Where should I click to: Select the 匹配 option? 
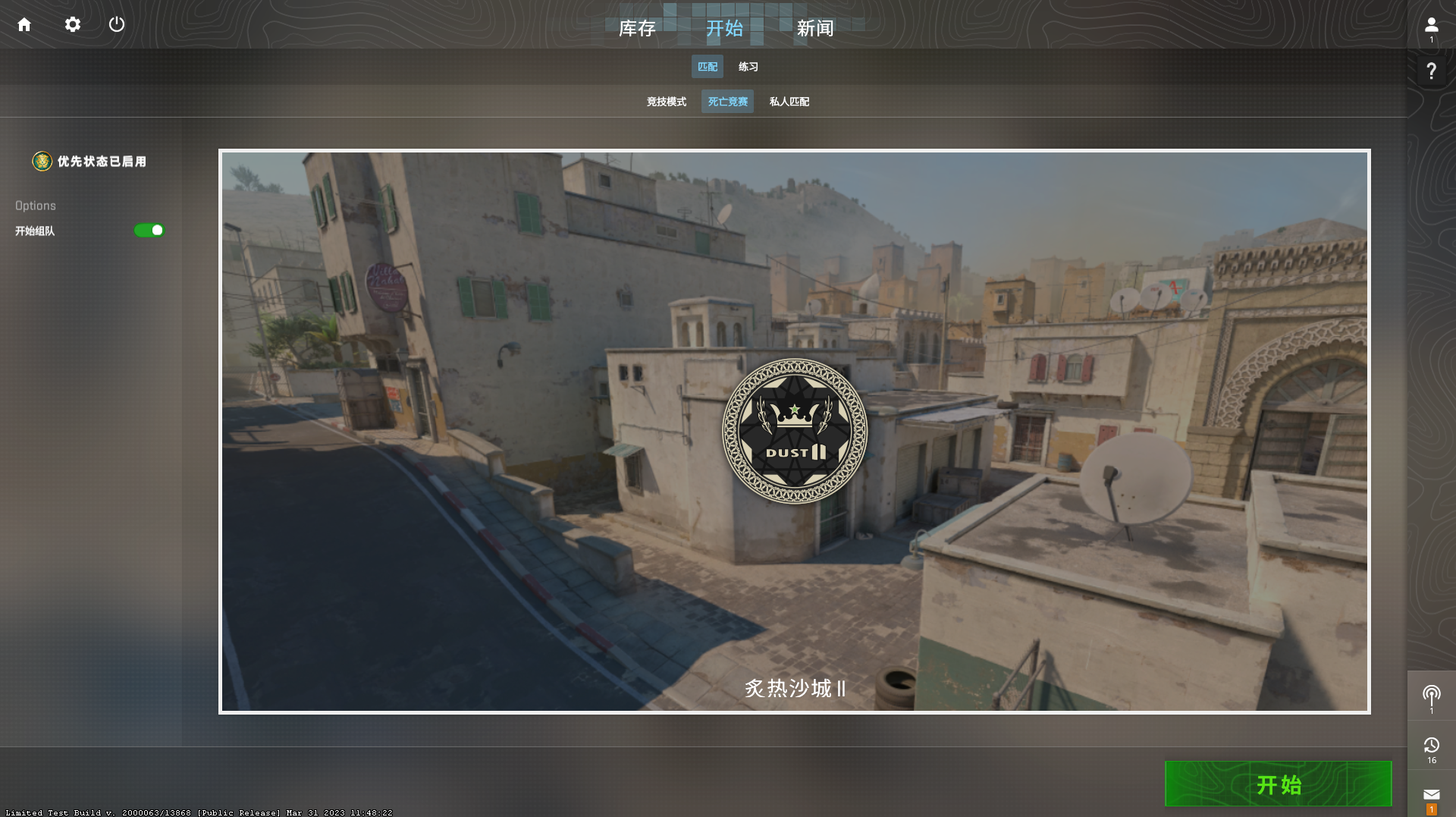click(707, 67)
